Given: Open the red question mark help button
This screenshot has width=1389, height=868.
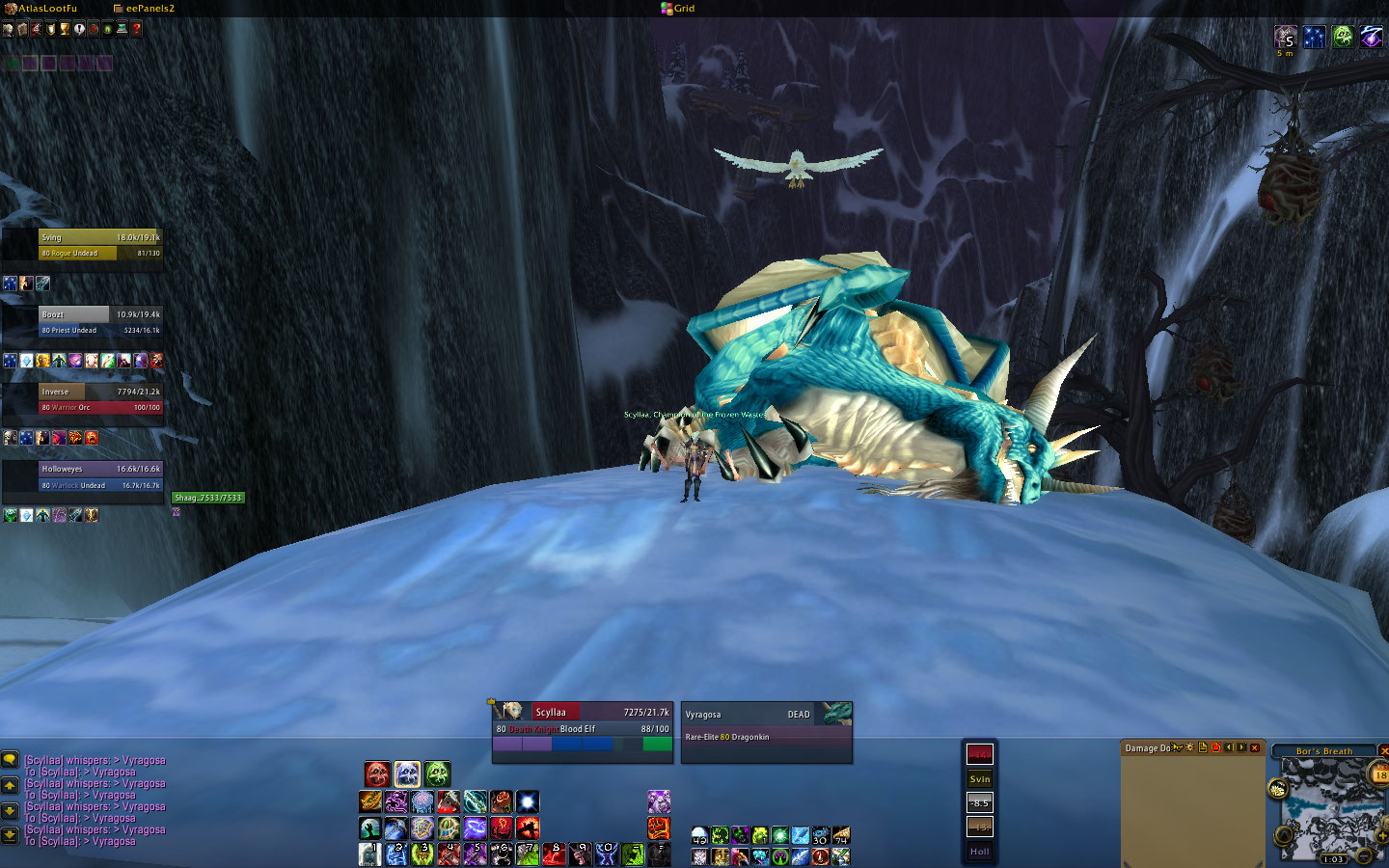Looking at the screenshot, I should point(137,29).
